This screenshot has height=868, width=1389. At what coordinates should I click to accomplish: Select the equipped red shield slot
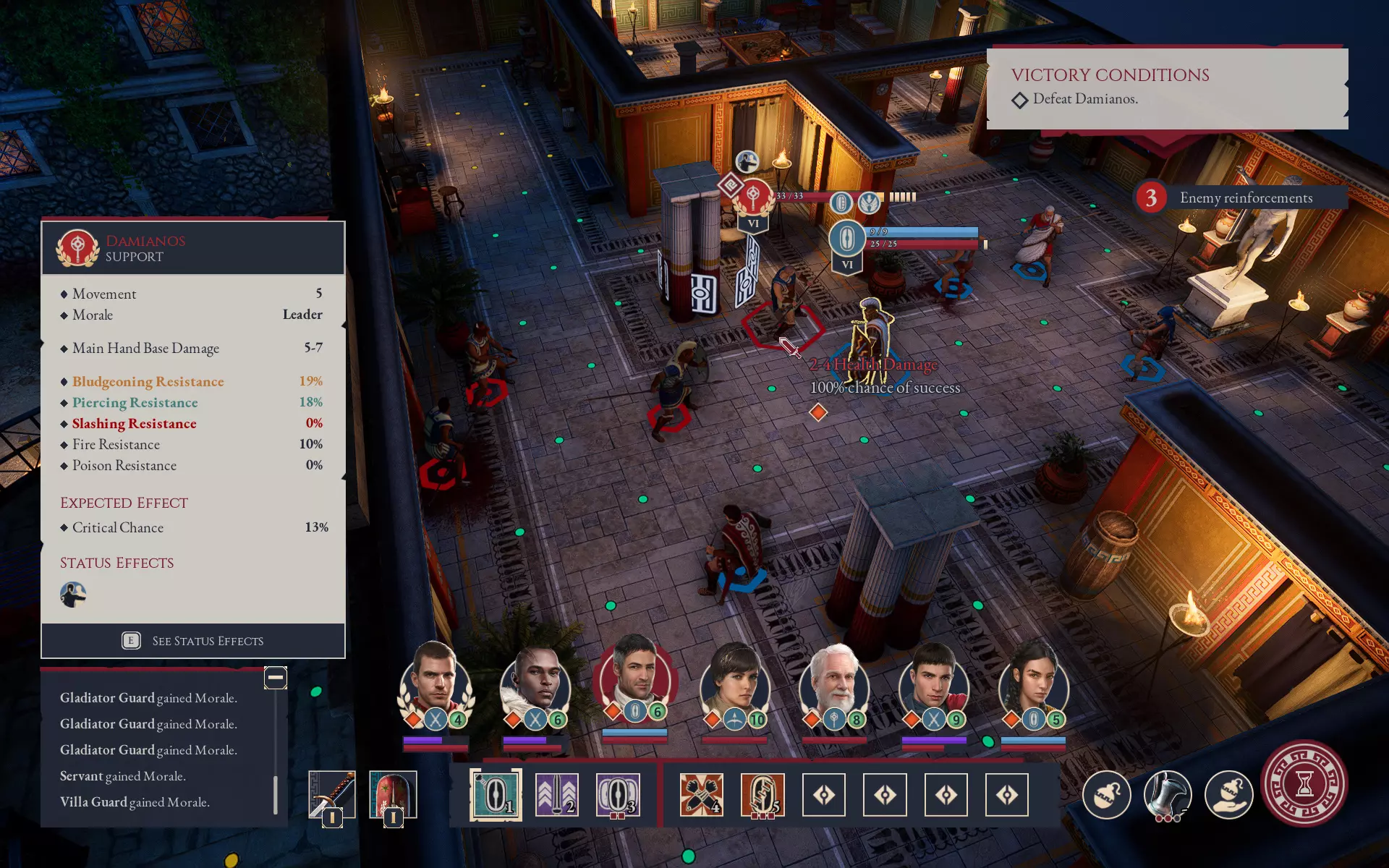coord(393,794)
